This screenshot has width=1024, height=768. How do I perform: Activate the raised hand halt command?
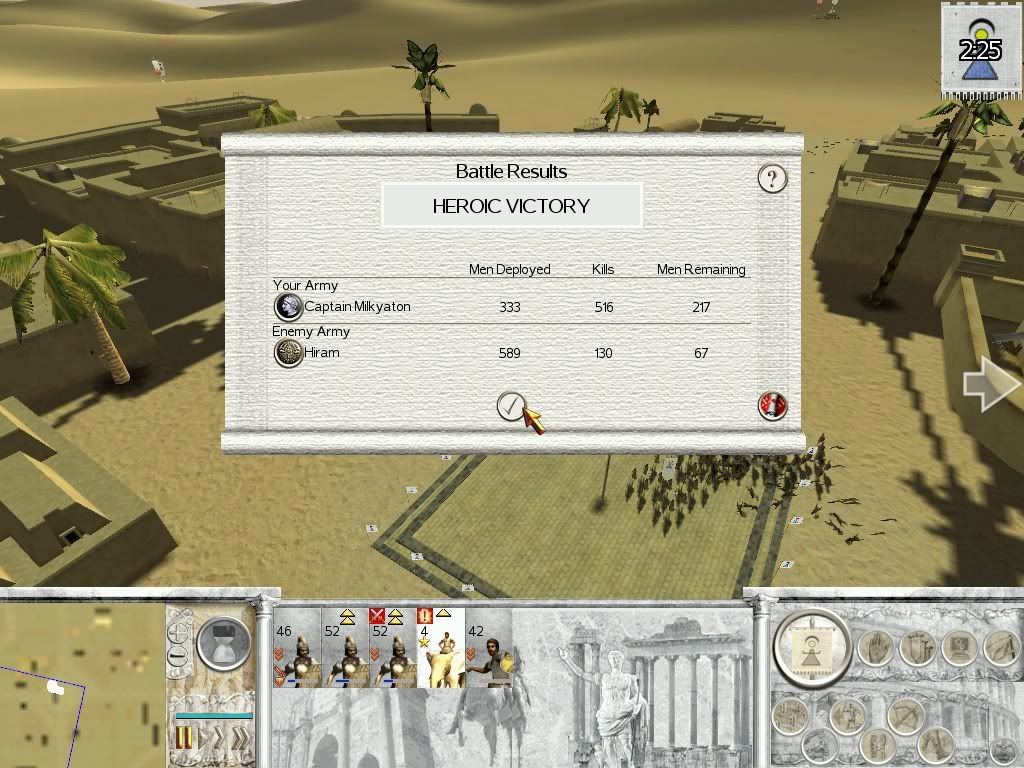tap(877, 648)
